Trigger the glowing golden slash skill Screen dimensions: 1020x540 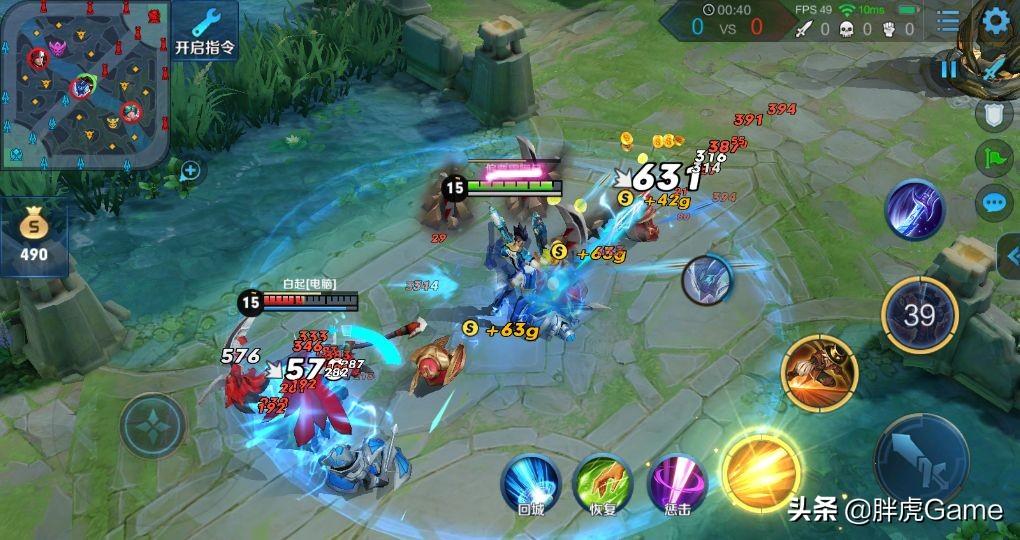[x=762, y=469]
